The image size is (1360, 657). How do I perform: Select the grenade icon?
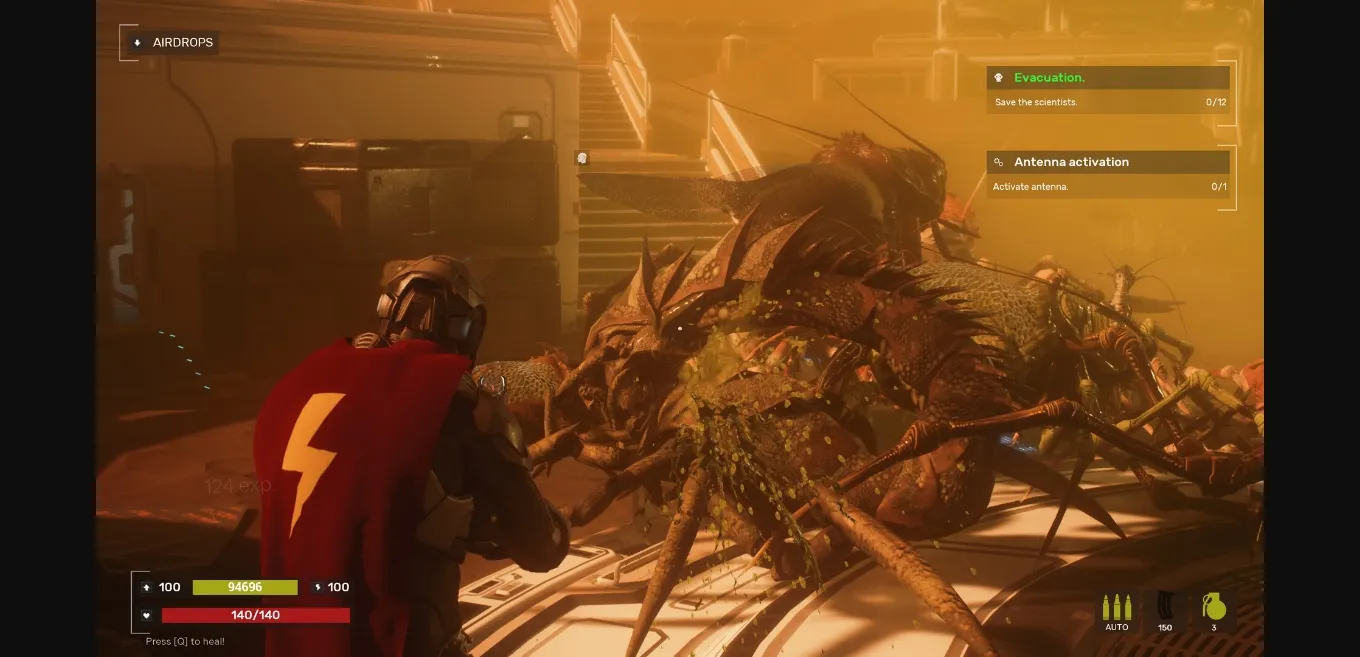(x=1213, y=608)
